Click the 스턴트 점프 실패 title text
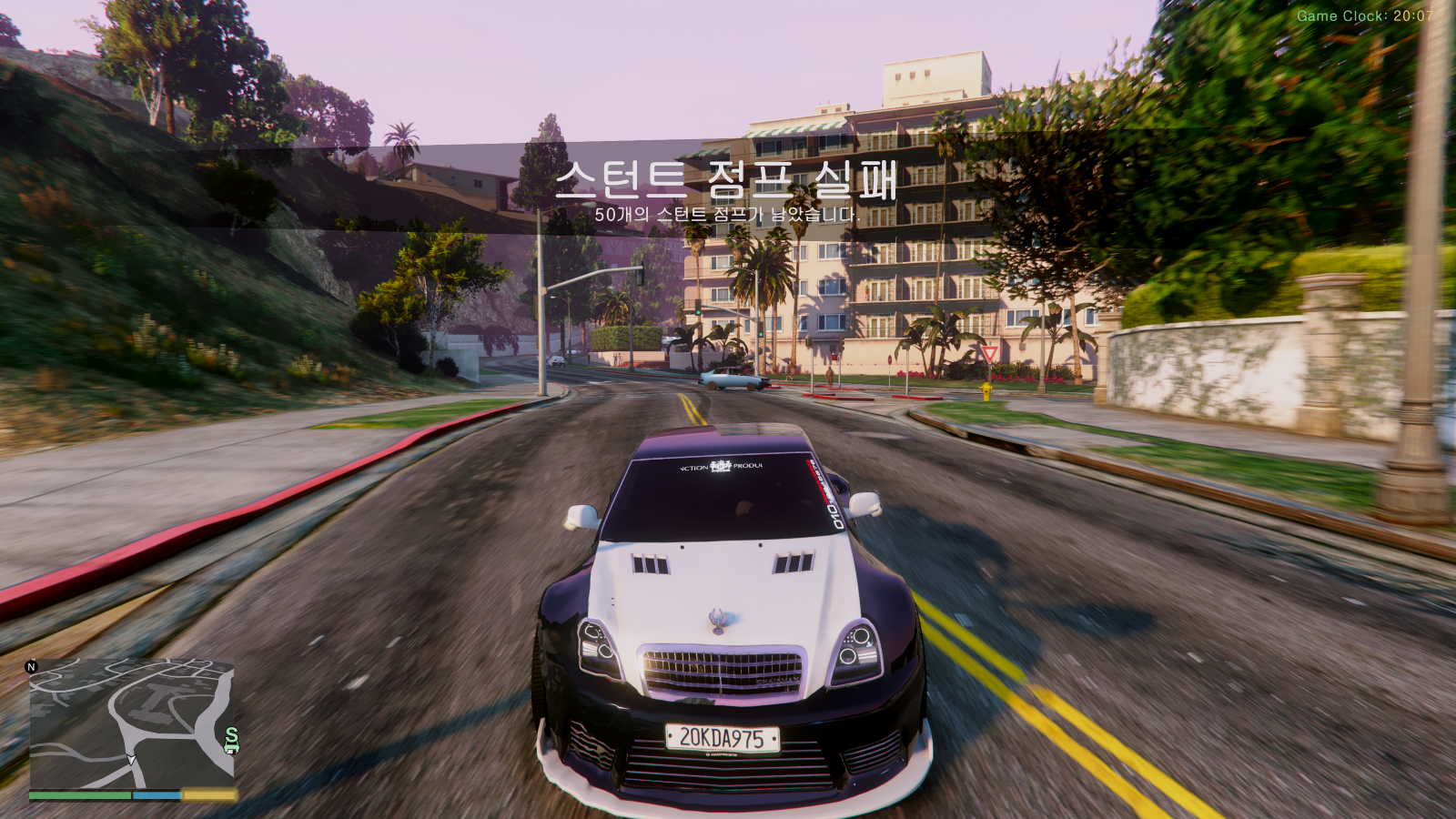 728,180
